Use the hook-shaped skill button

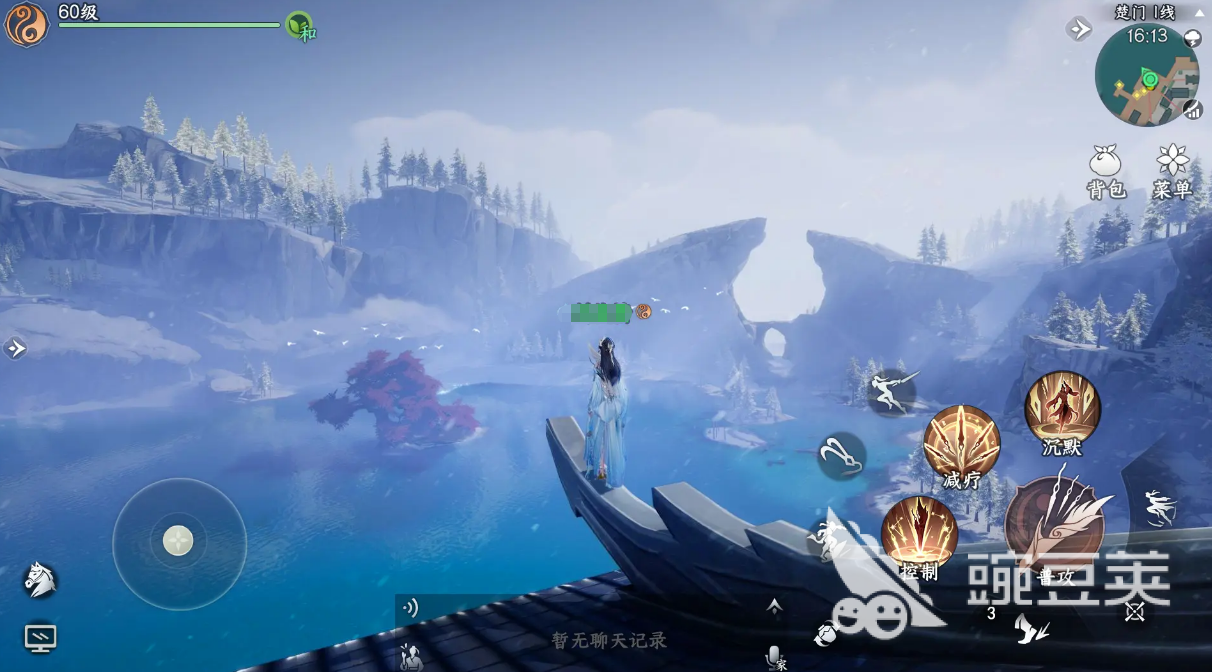(842, 456)
